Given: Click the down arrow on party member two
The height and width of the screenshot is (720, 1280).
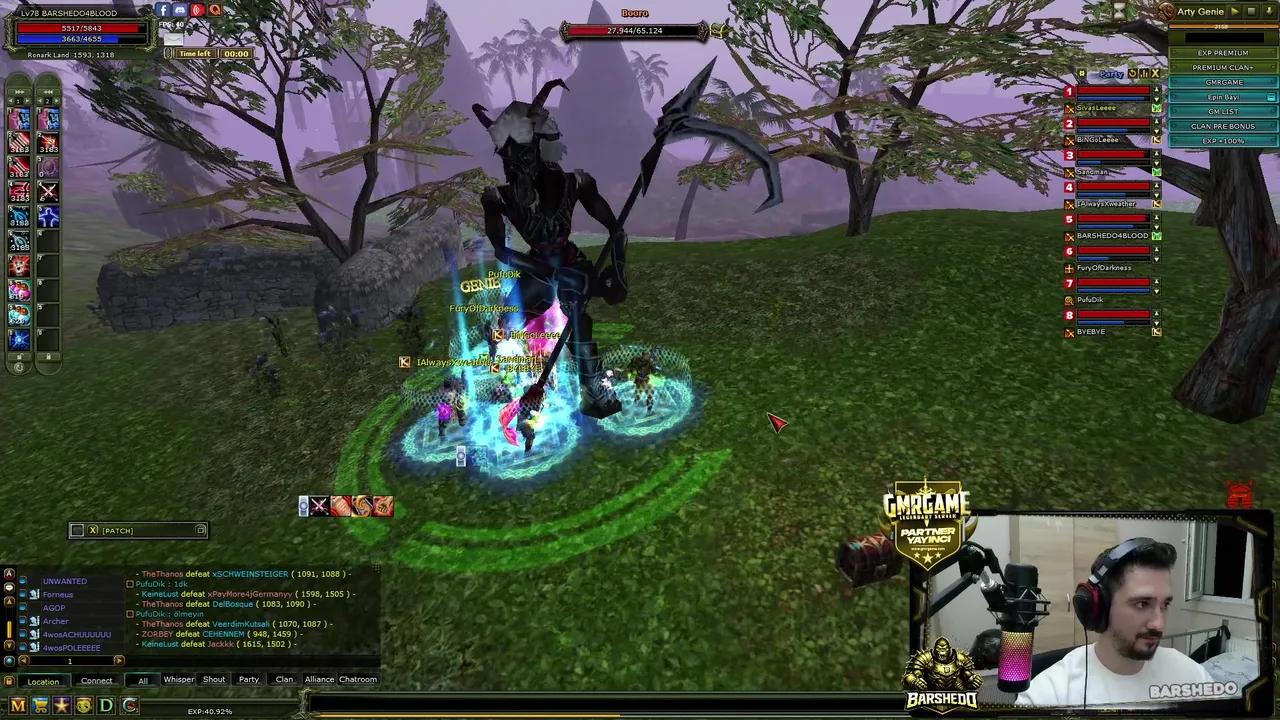Looking at the screenshot, I should (x=1156, y=130).
